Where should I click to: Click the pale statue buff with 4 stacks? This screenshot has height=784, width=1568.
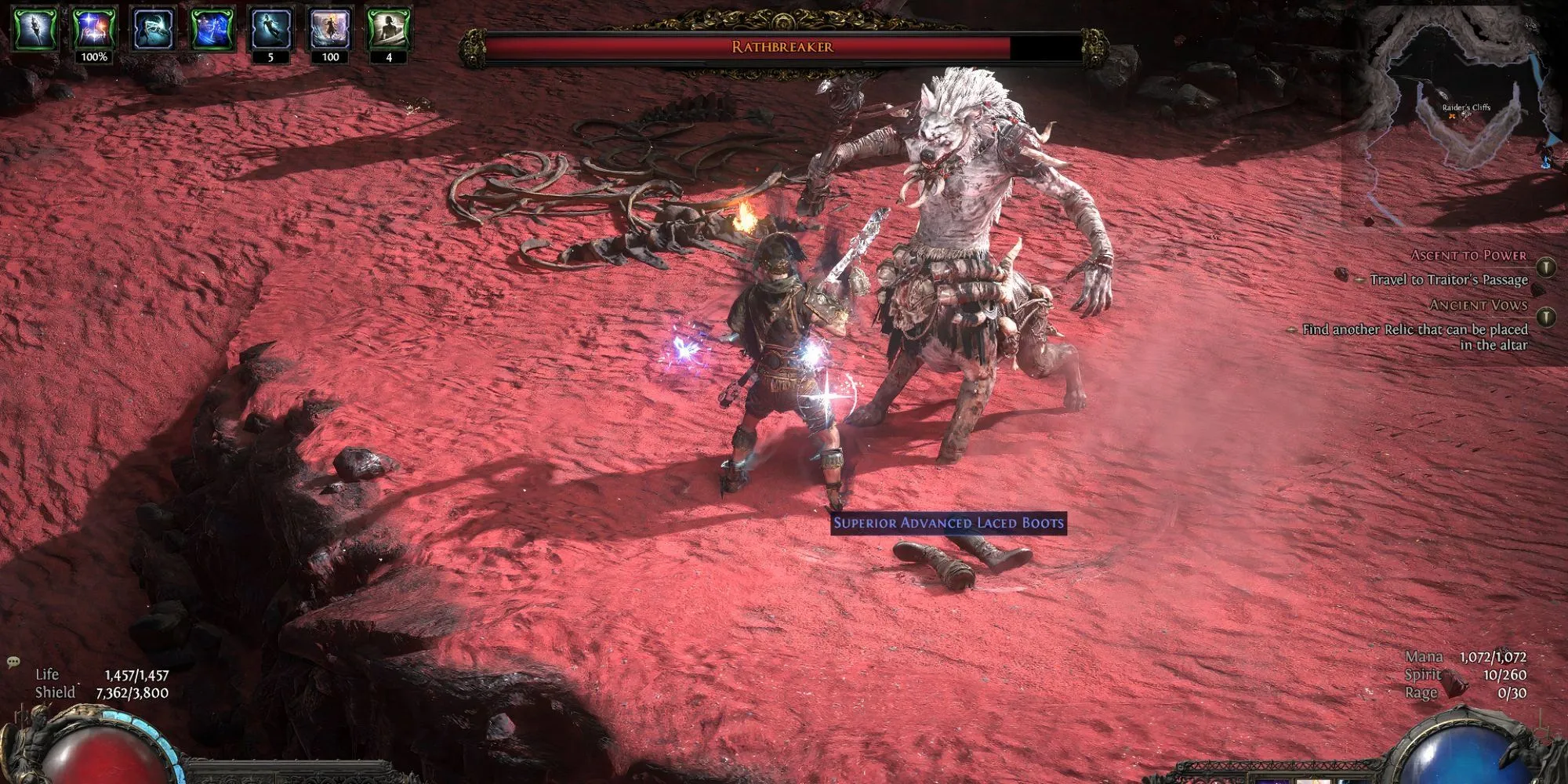389,28
